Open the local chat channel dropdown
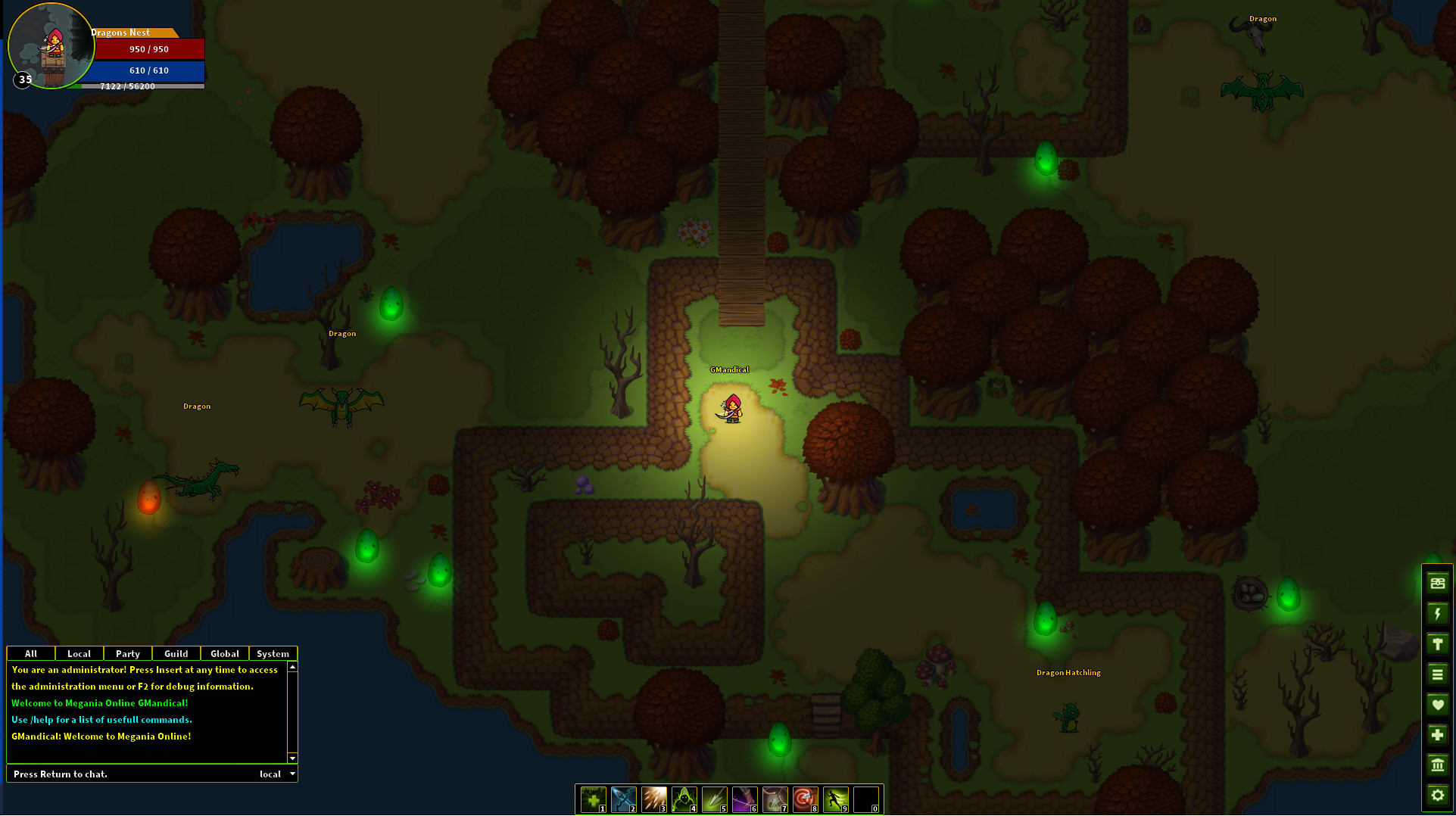 click(x=276, y=774)
